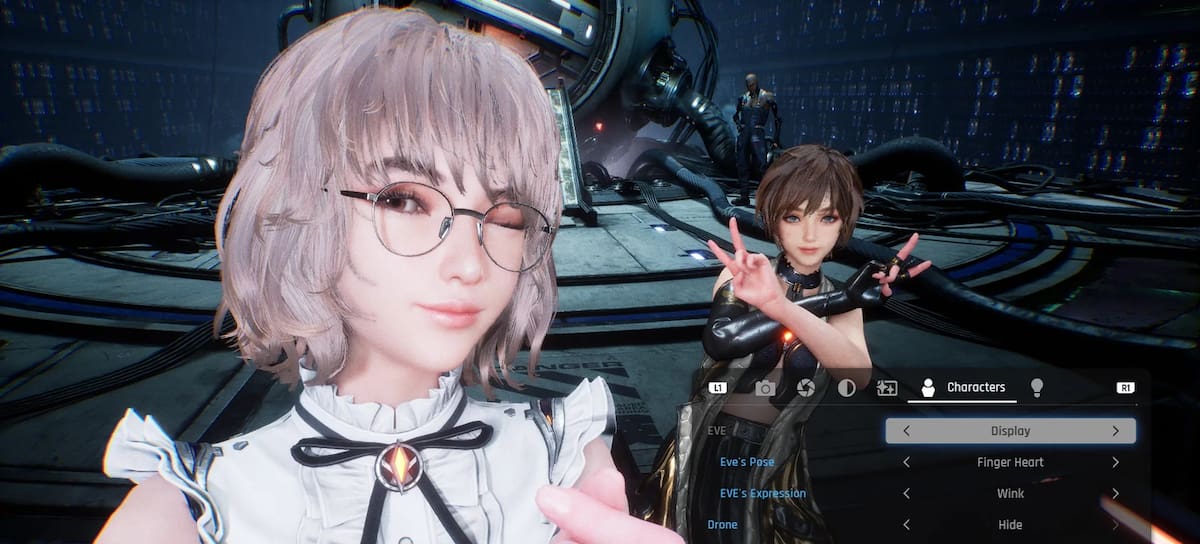Open the camera settings tab

[x=765, y=388]
